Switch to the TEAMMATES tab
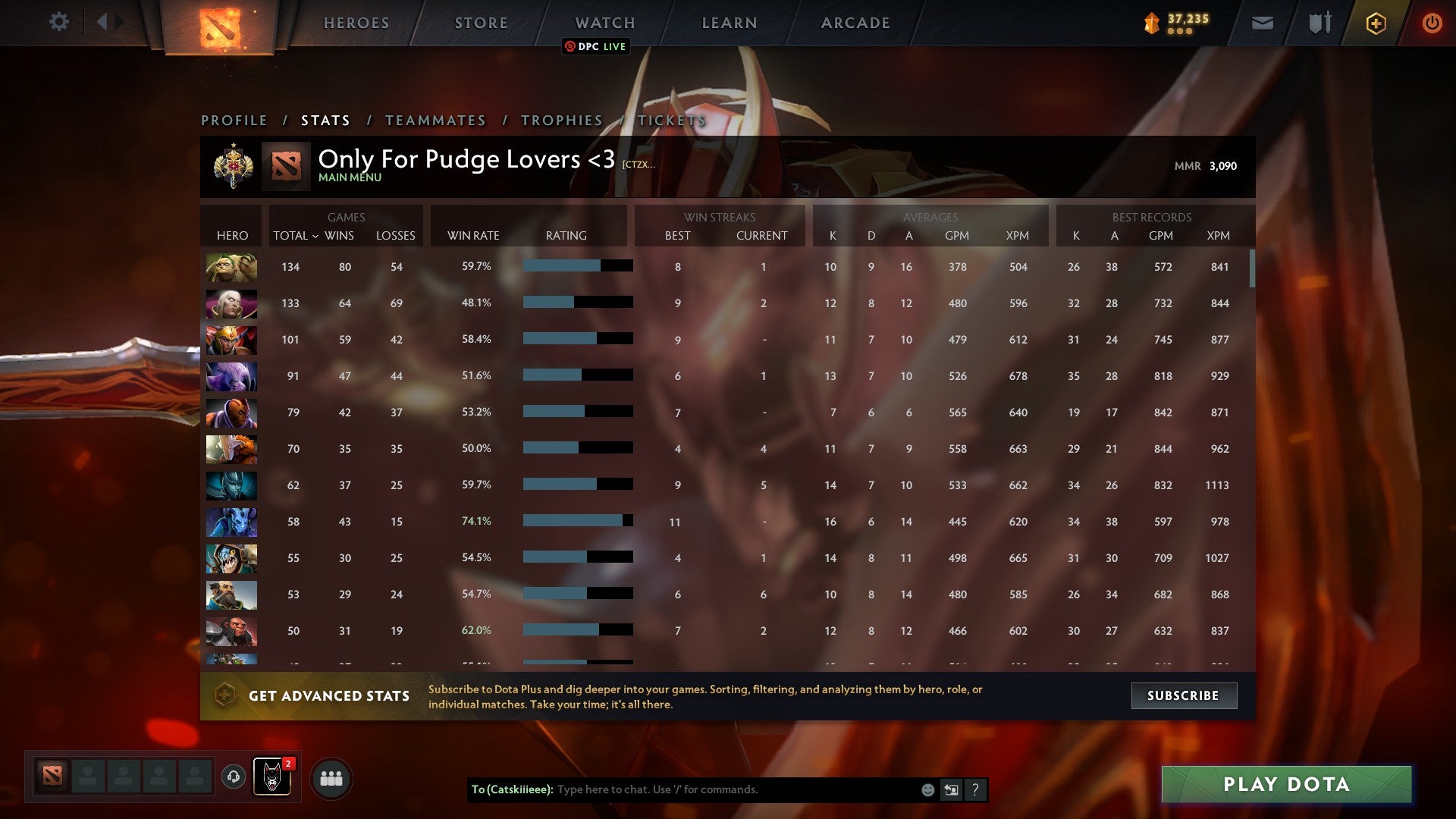 pos(435,120)
